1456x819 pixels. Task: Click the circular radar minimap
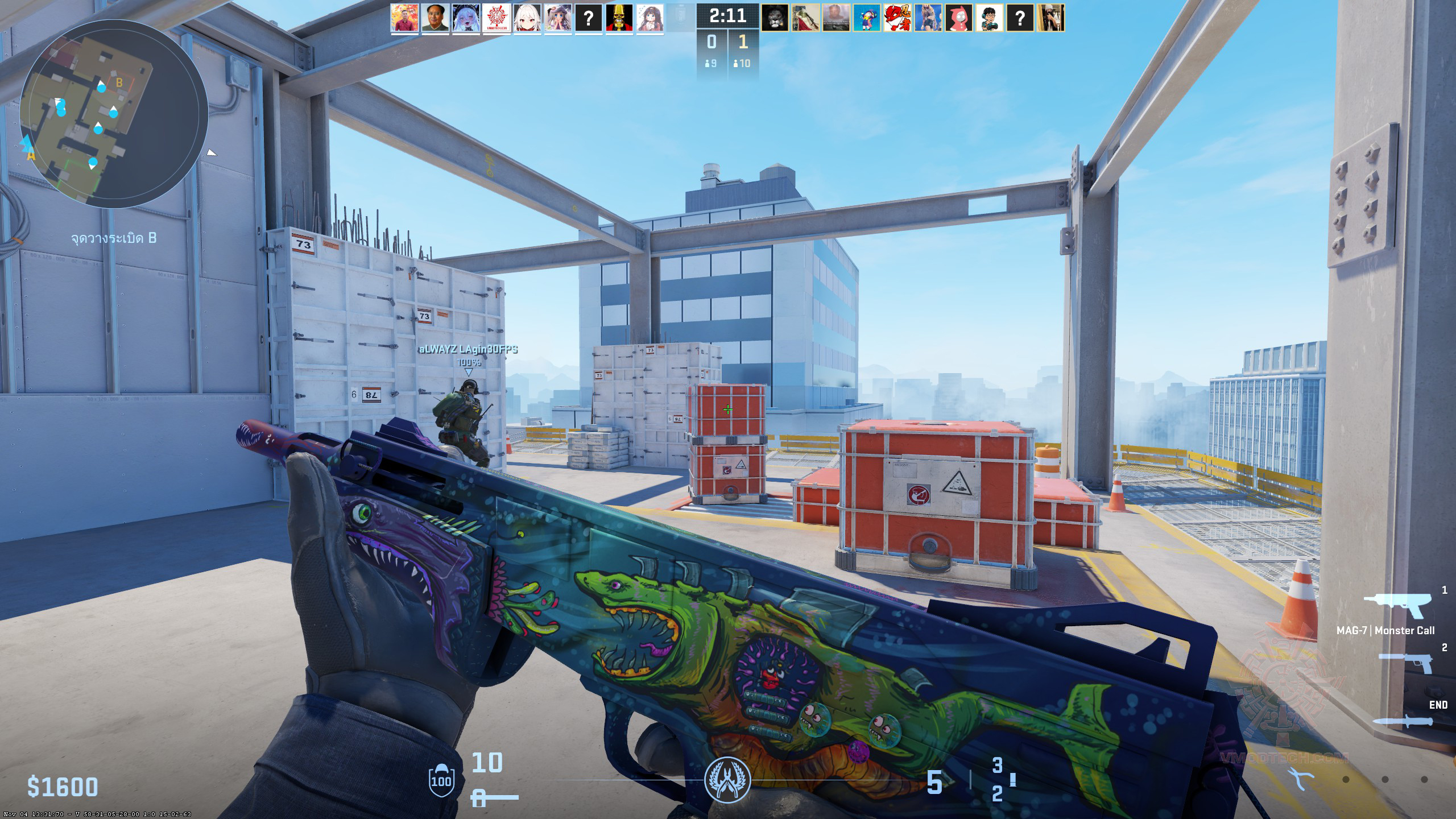click(x=114, y=114)
